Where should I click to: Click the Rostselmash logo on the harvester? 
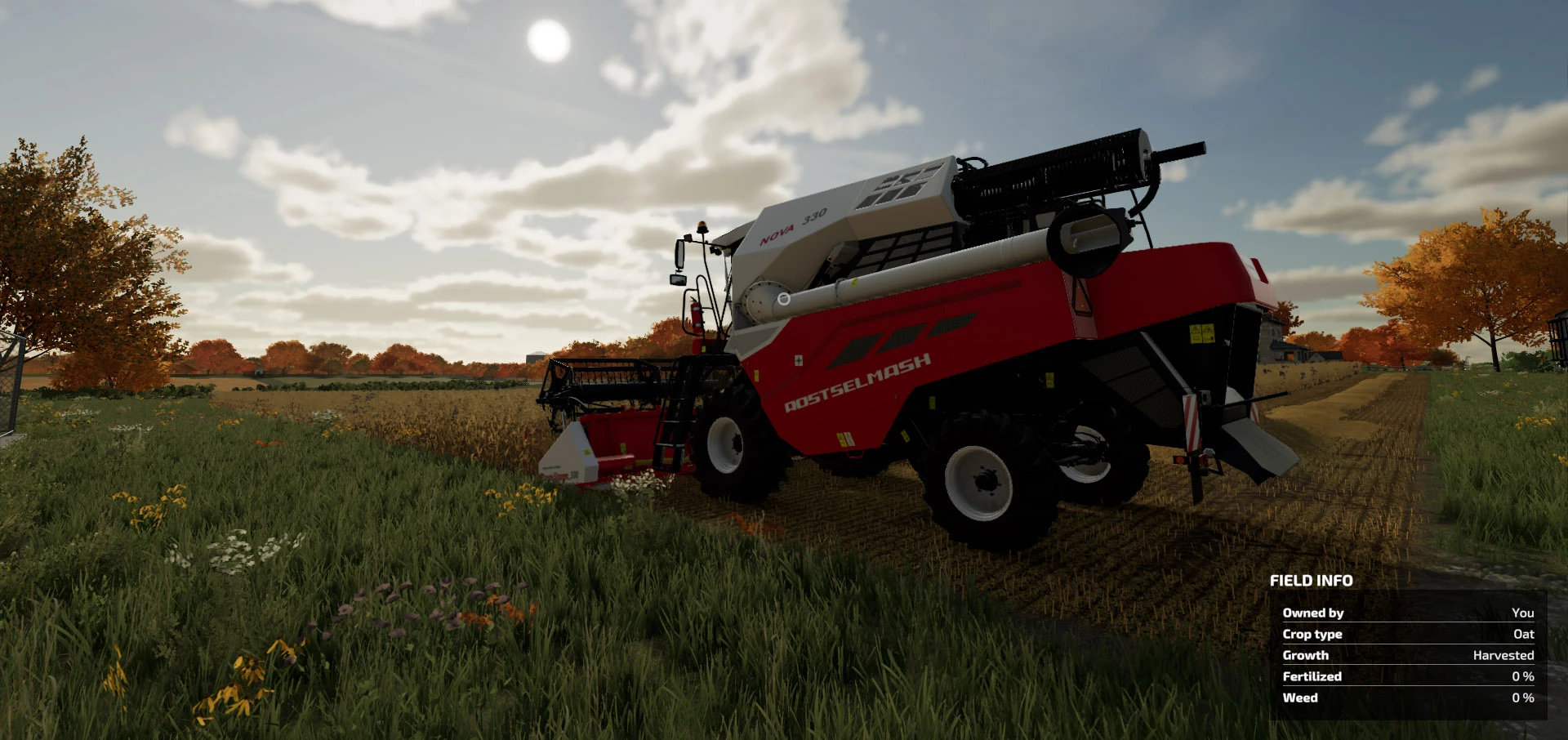coord(857,379)
